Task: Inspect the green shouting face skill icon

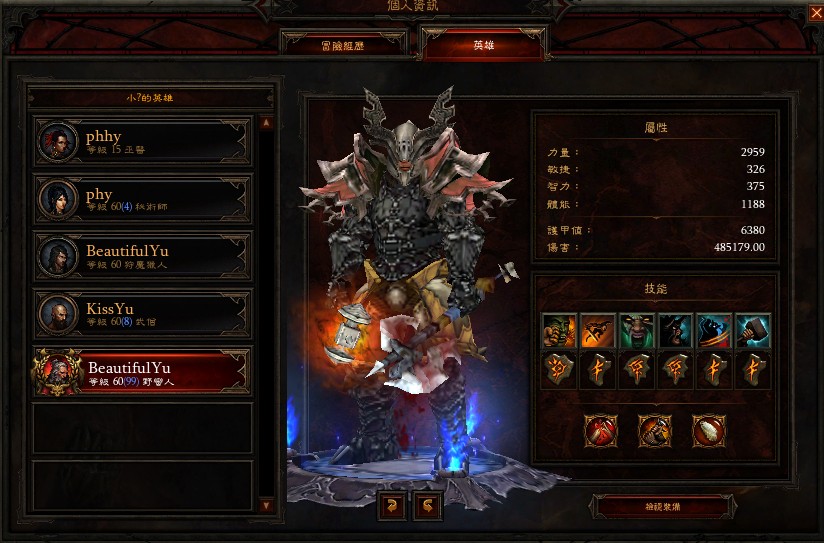Action: (x=637, y=330)
